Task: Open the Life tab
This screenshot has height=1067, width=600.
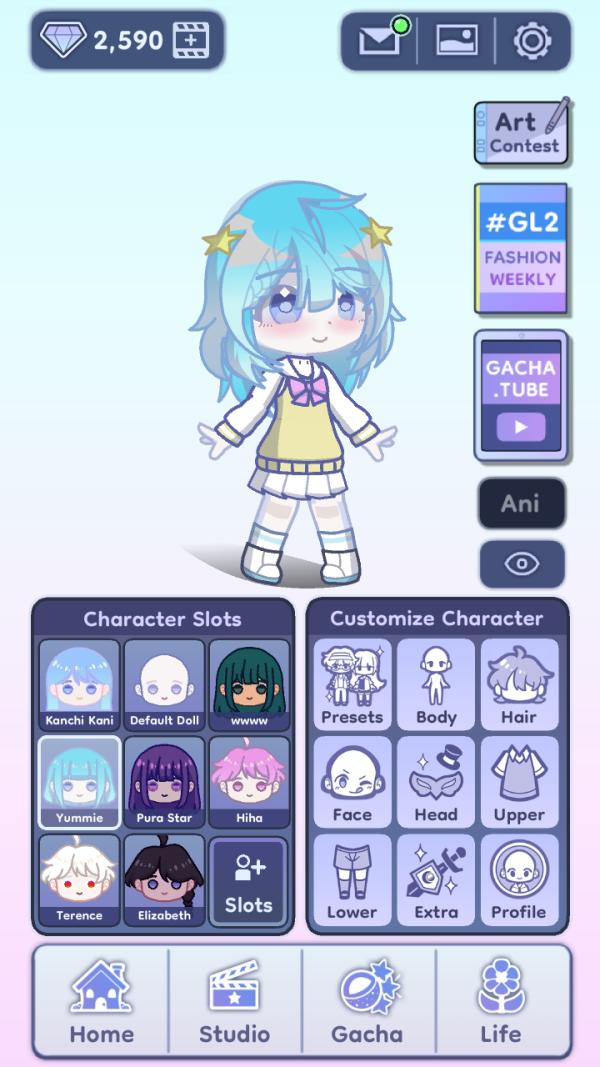Action: coord(501,1003)
